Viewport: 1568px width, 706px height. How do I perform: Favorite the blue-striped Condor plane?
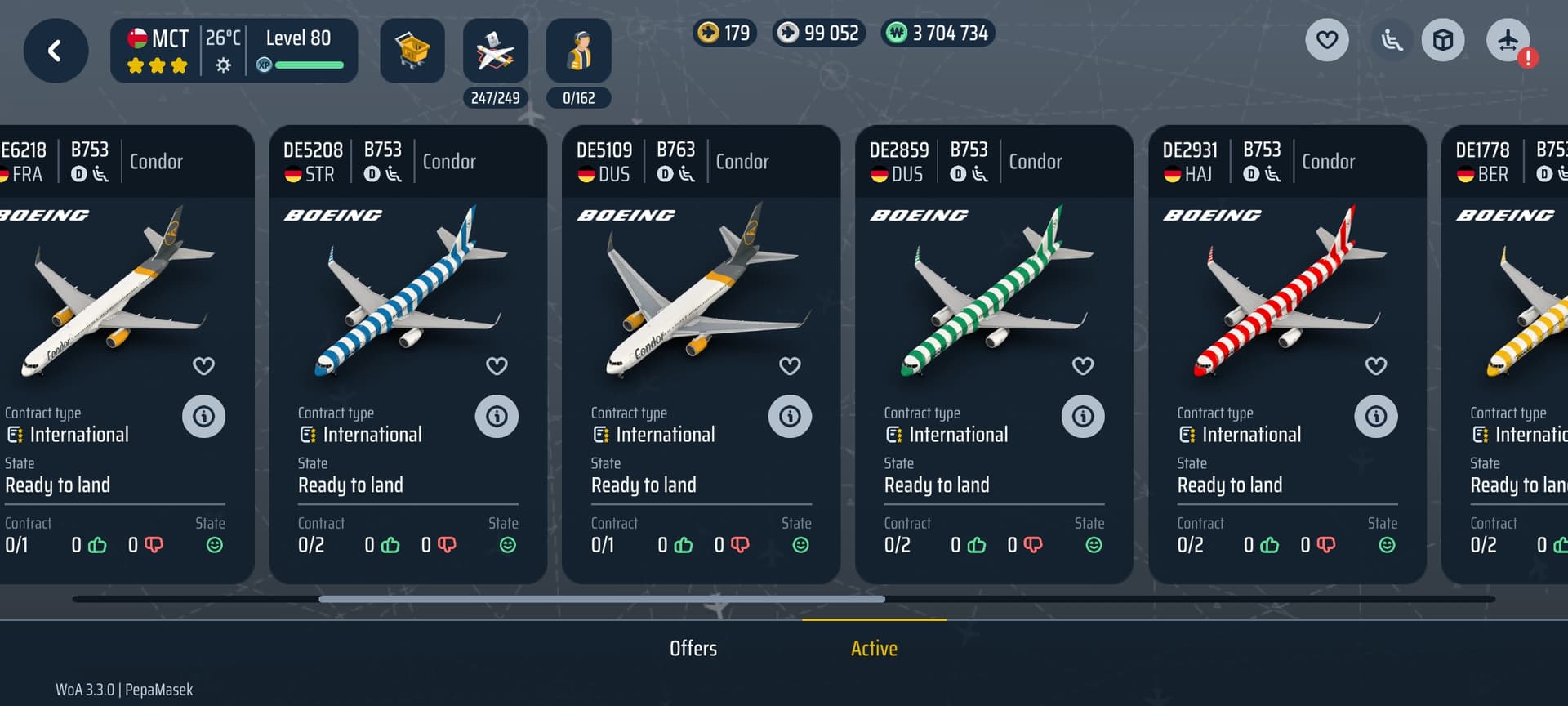coord(497,366)
